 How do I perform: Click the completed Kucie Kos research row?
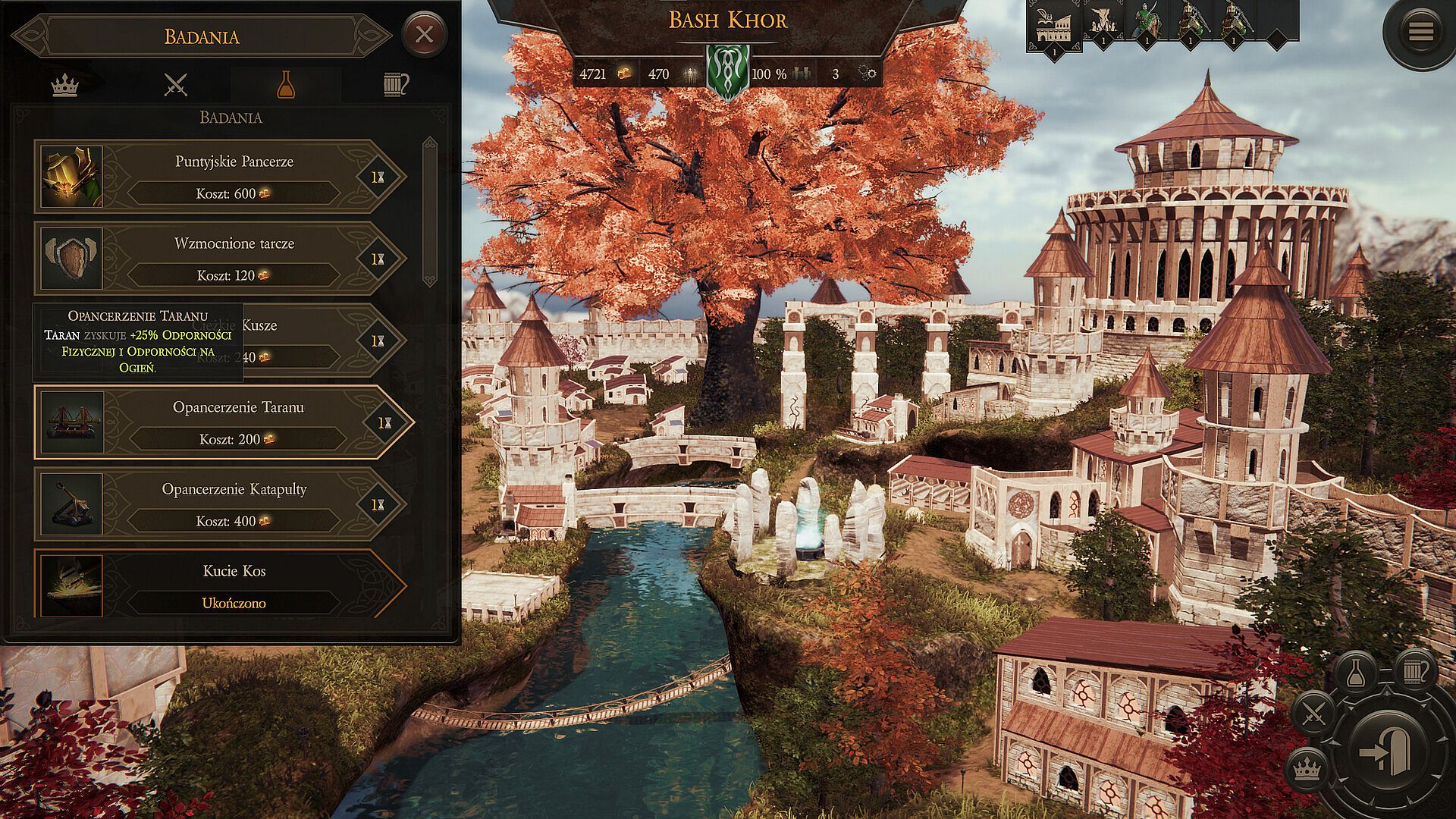[220, 585]
